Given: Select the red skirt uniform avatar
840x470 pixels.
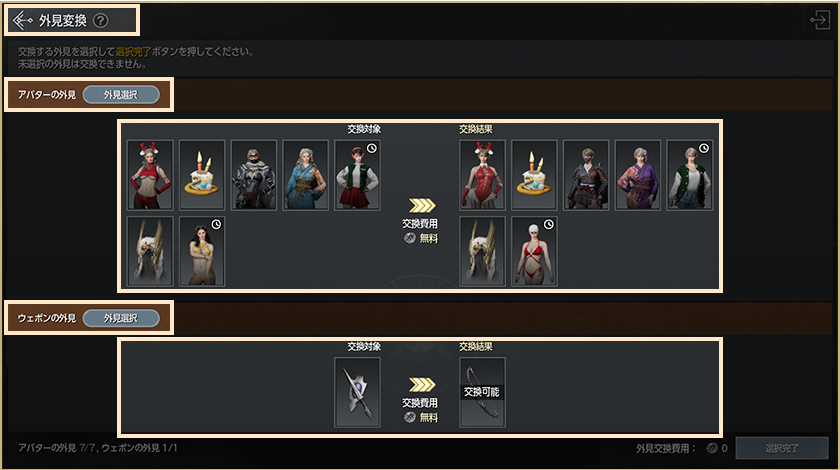Looking at the screenshot, I should [x=357, y=174].
